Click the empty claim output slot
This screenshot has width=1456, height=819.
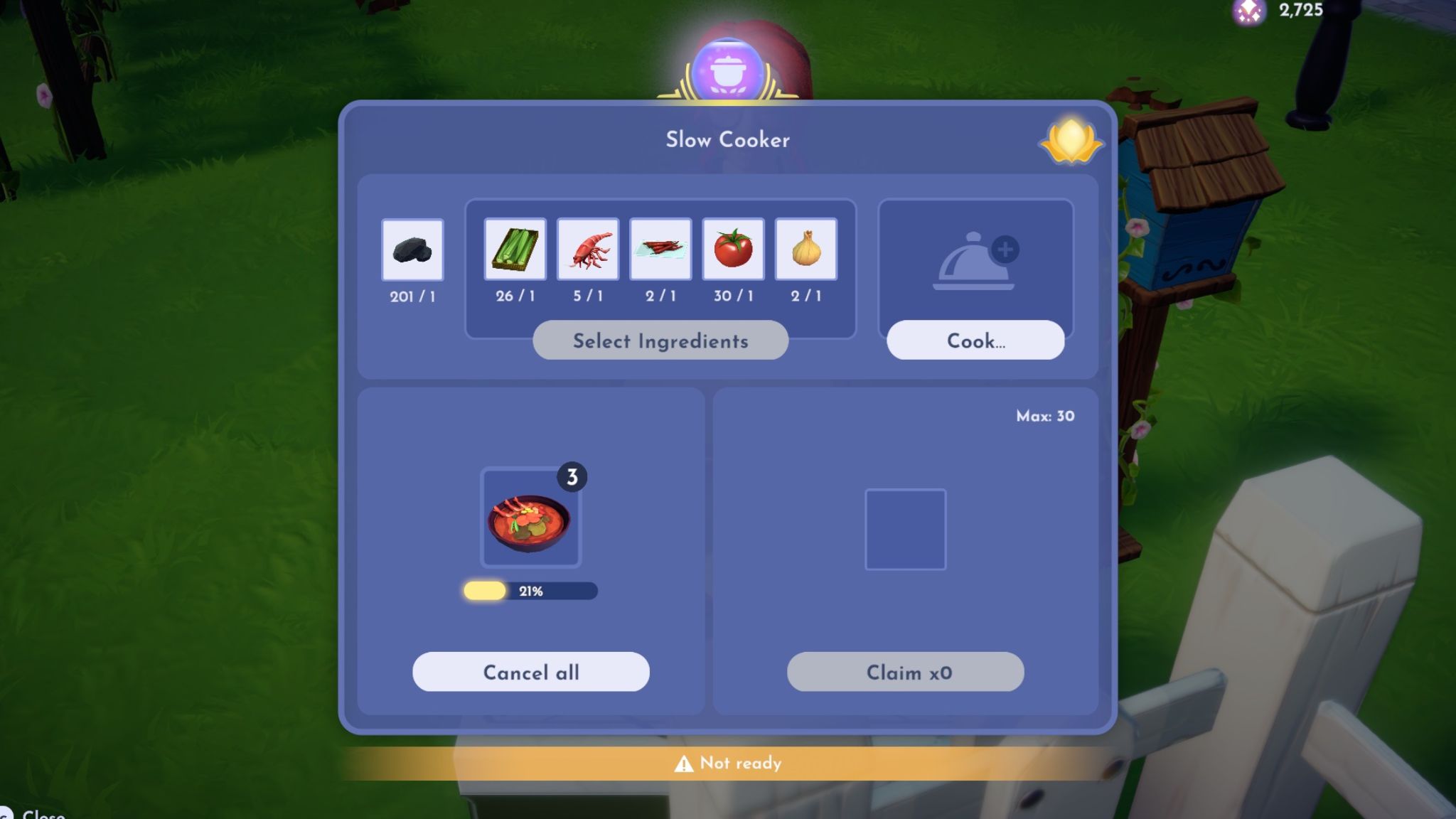point(906,530)
